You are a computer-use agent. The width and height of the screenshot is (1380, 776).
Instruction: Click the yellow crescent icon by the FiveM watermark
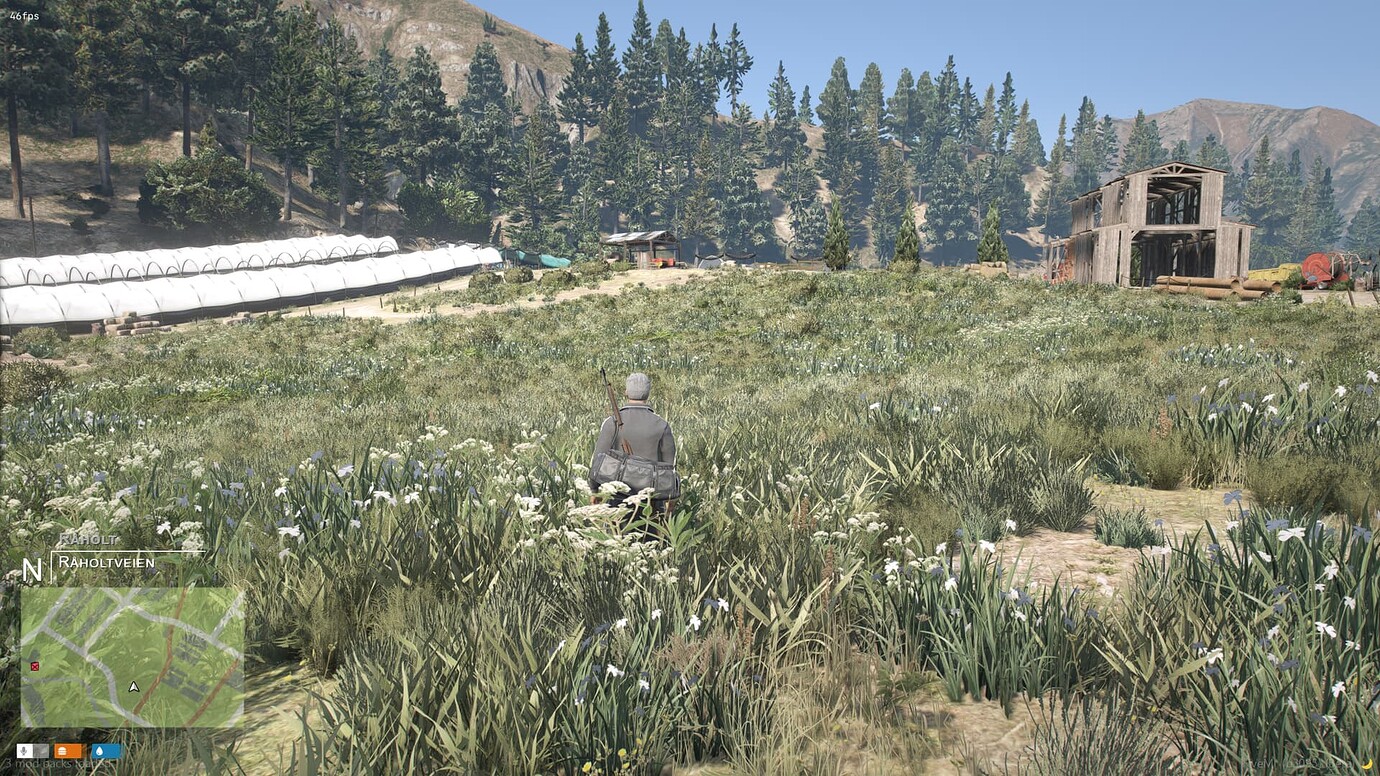1366,765
